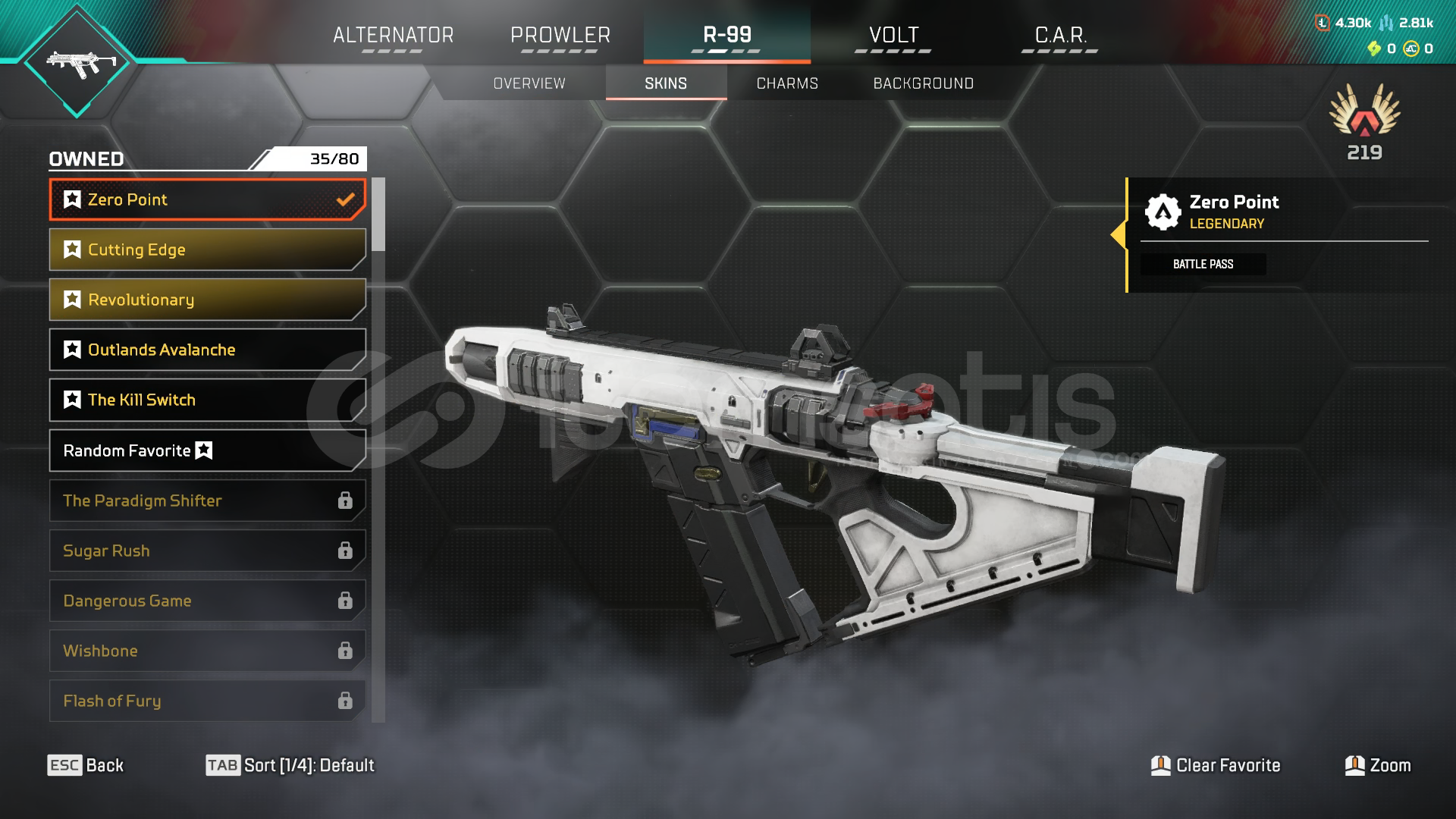Viewport: 1456px width, 819px height.
Task: Switch to the Alternator weapon tab
Action: [x=393, y=36]
